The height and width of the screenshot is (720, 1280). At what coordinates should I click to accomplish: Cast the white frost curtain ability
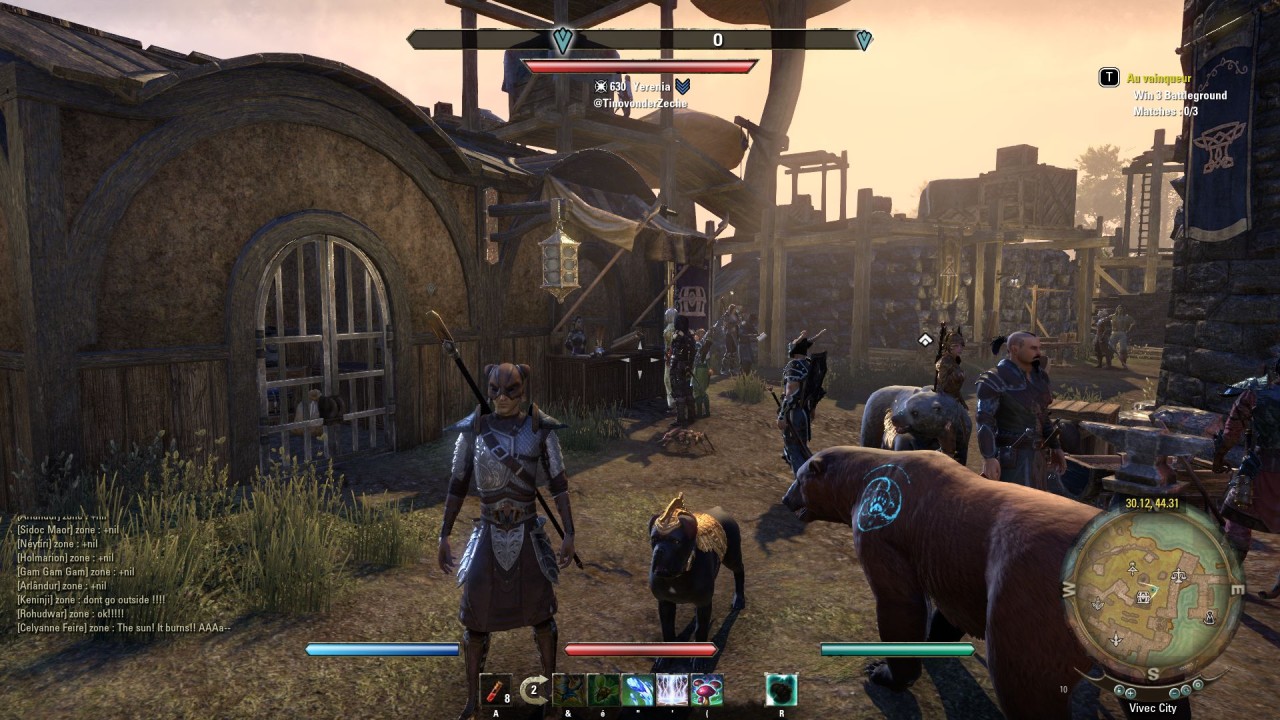(x=672, y=690)
